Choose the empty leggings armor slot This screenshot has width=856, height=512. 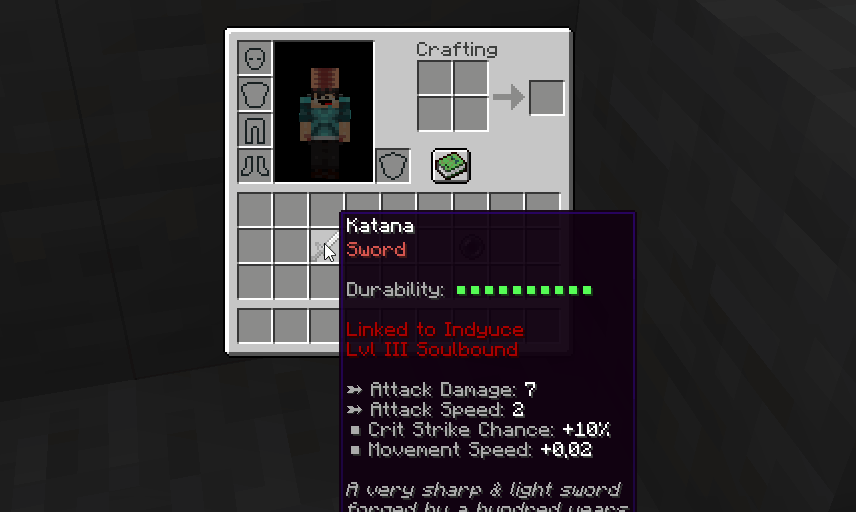pos(255,130)
